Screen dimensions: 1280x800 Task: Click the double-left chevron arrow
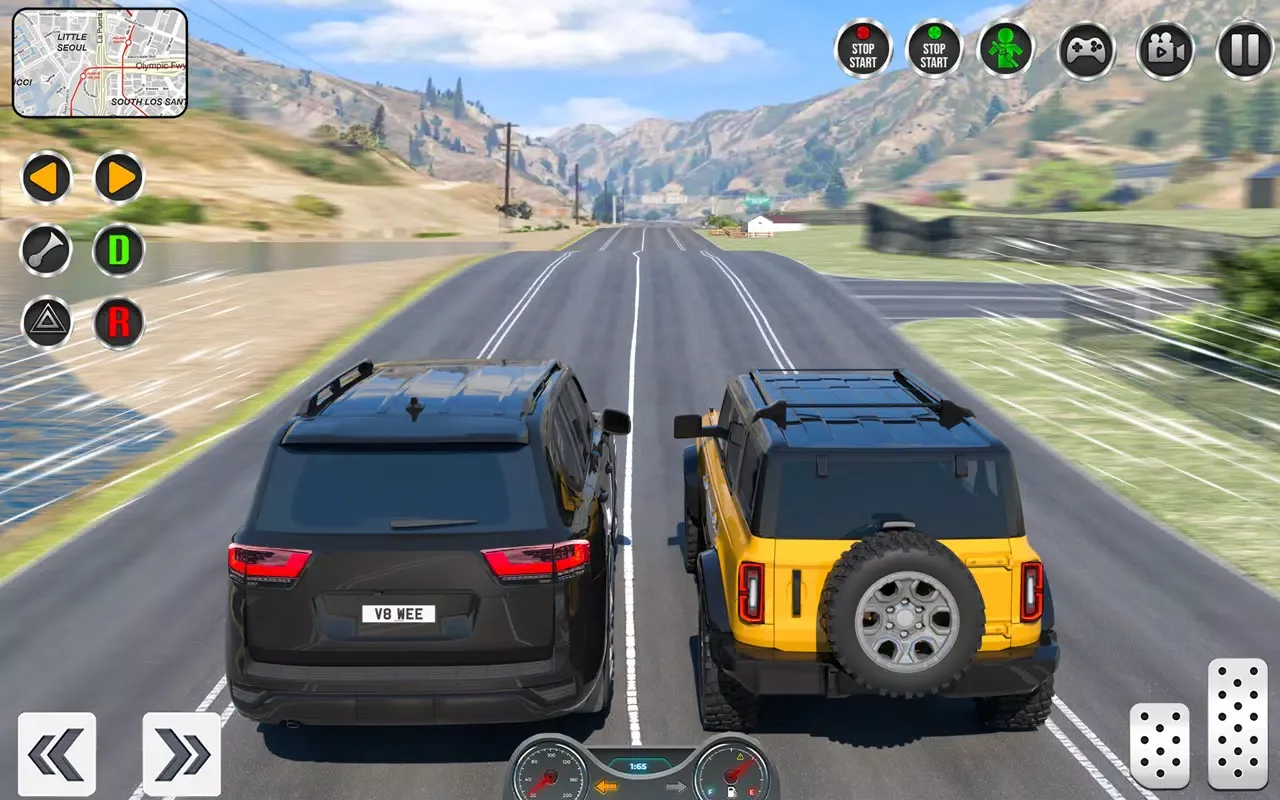pos(57,756)
